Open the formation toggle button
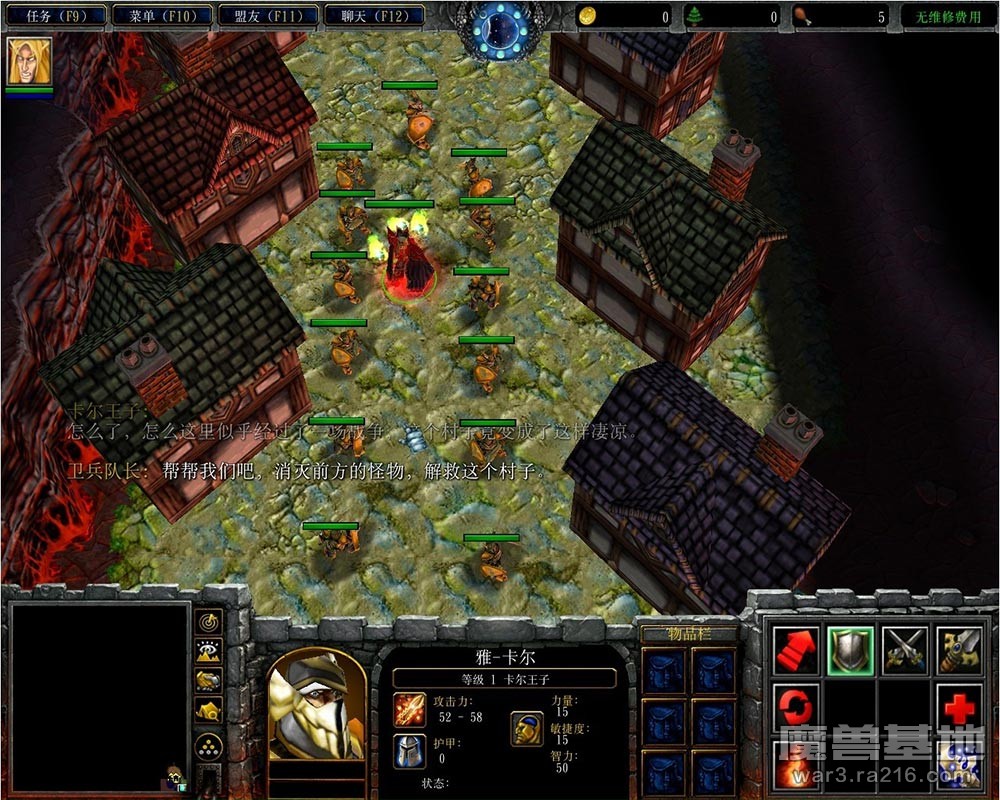 point(208,746)
